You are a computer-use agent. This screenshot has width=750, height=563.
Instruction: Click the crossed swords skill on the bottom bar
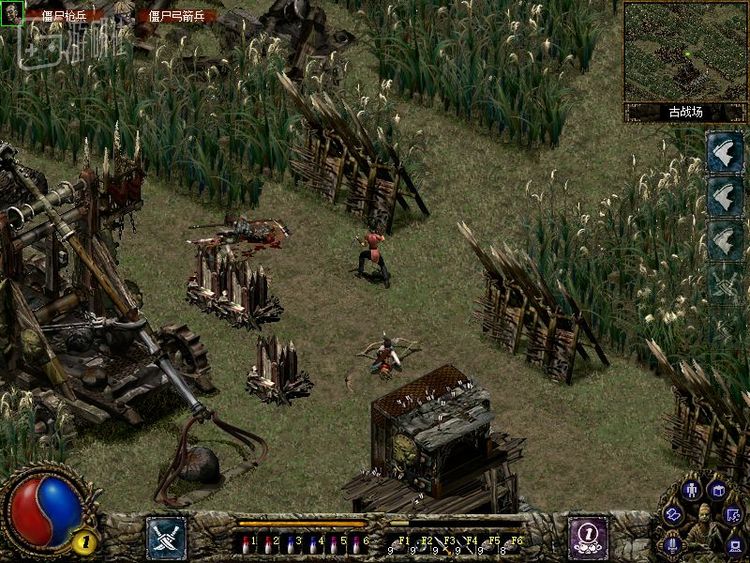[166, 537]
